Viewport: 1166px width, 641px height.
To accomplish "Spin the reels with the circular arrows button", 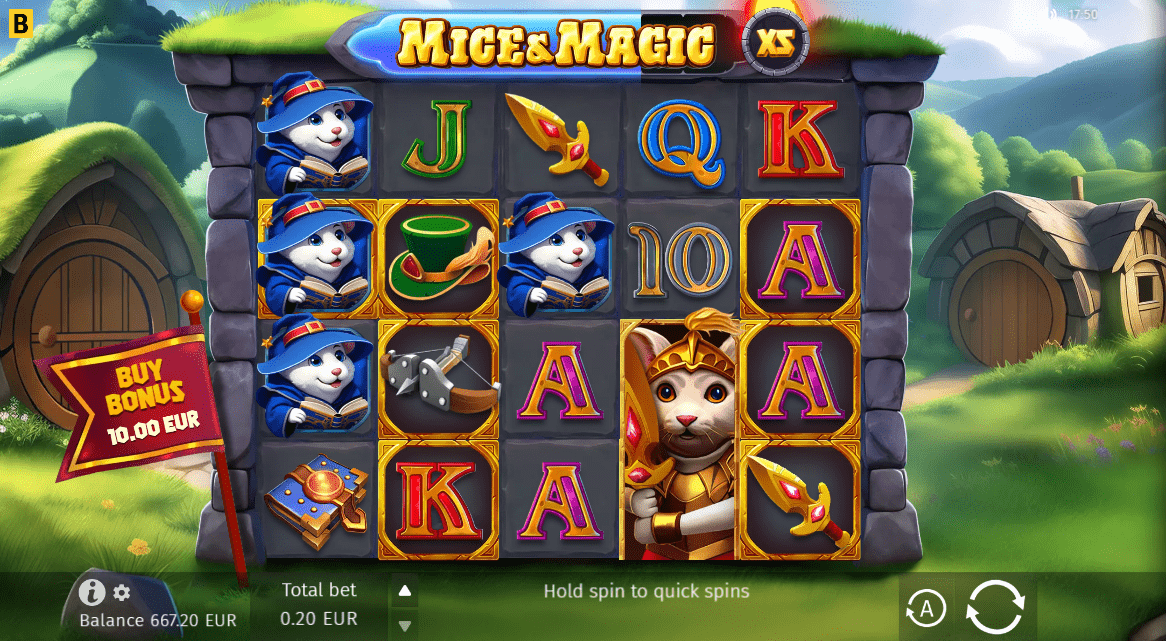I will [x=995, y=607].
